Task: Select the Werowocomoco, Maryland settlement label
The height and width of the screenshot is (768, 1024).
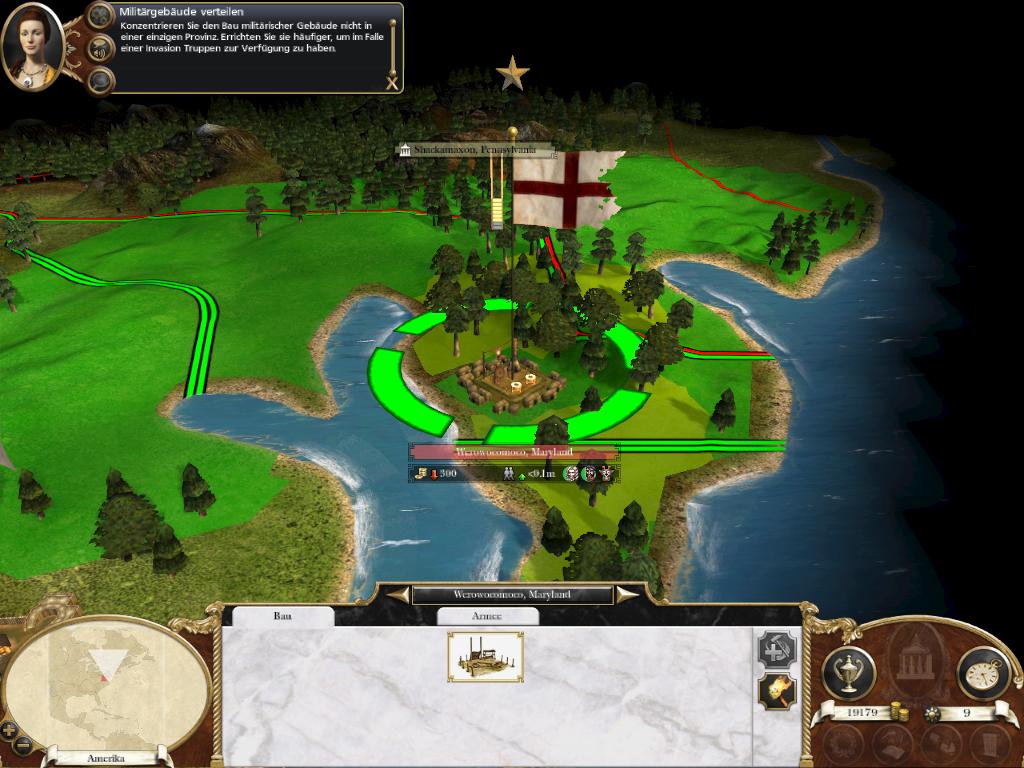Action: click(513, 452)
